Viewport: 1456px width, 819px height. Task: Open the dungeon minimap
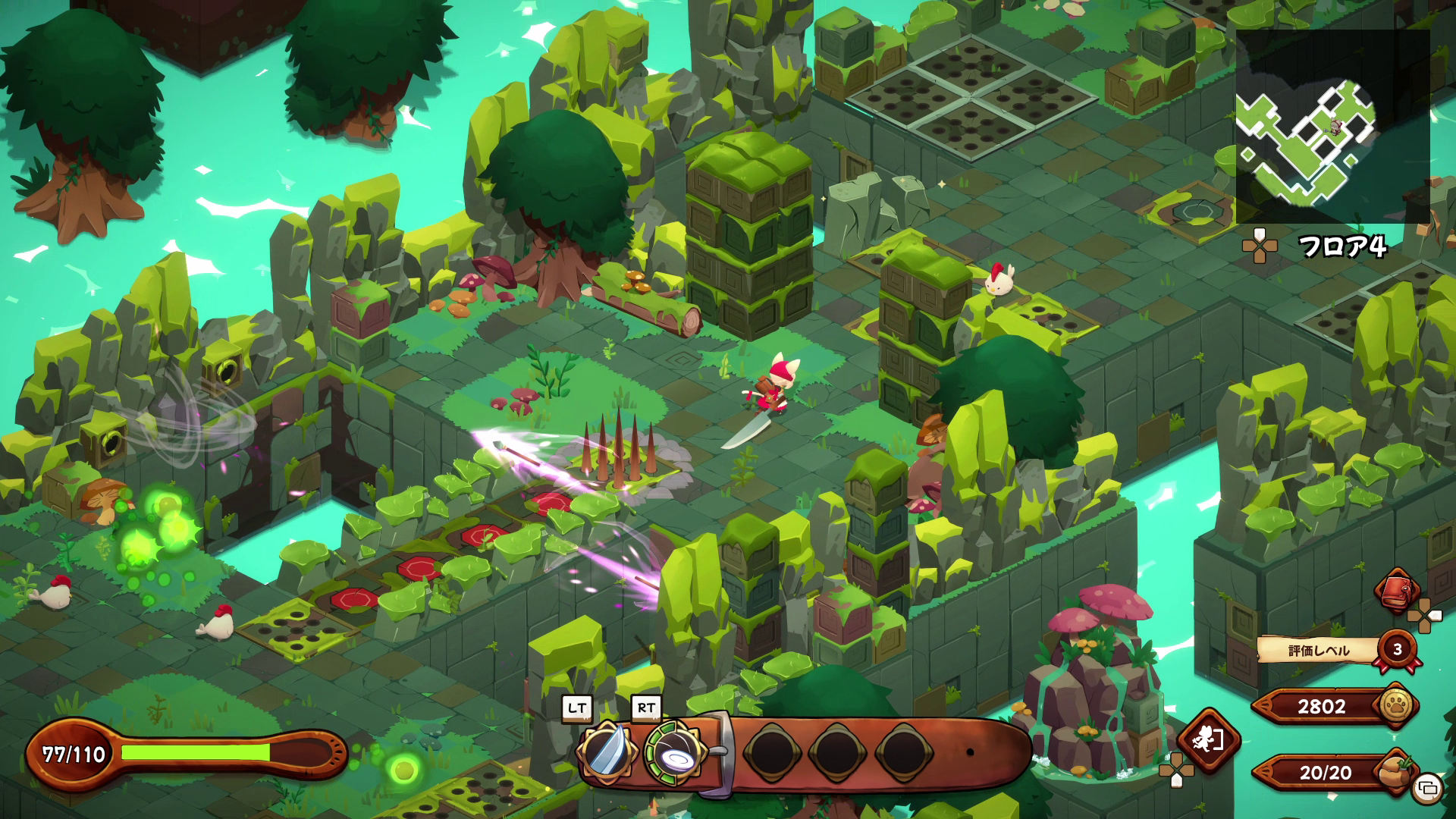1332,127
